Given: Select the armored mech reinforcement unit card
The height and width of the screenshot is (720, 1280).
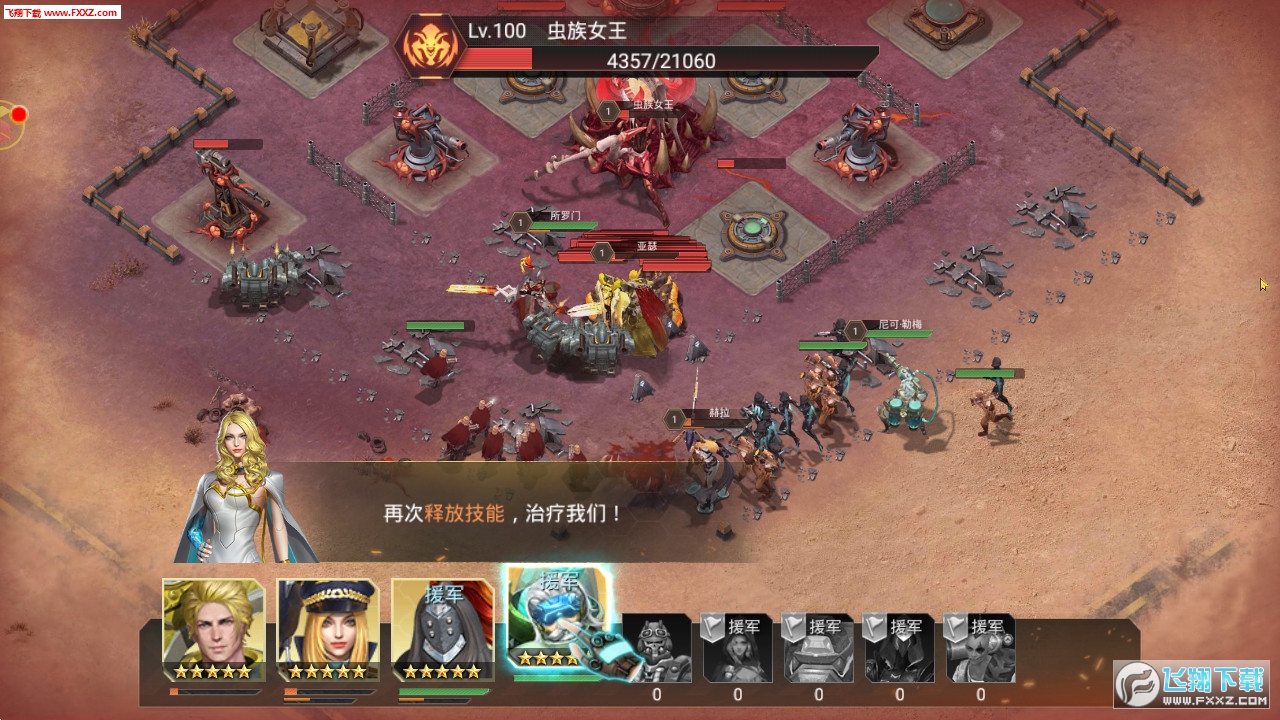Looking at the screenshot, I should click(x=819, y=648).
